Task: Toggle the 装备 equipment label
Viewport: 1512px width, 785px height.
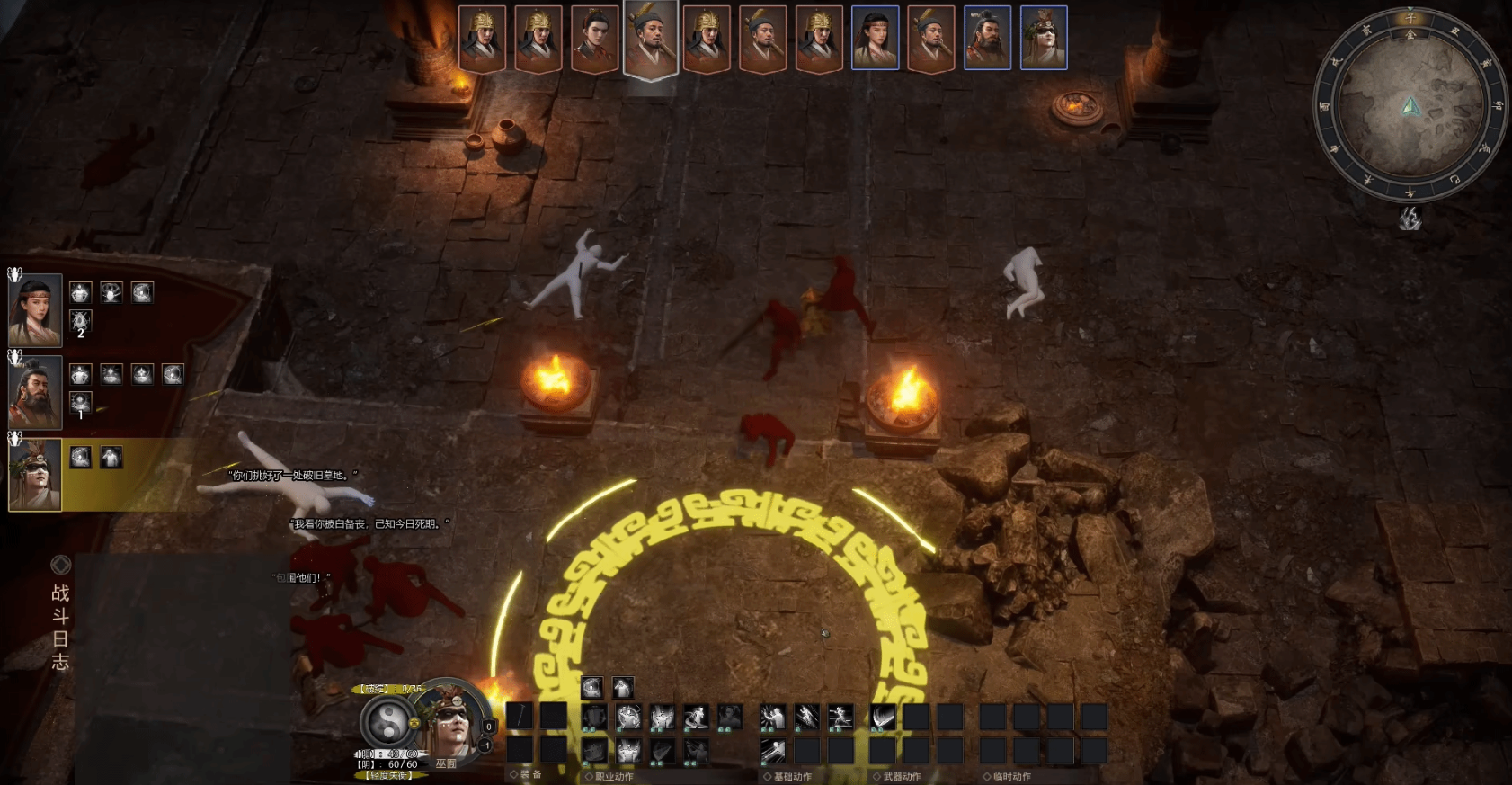Action: [x=529, y=774]
